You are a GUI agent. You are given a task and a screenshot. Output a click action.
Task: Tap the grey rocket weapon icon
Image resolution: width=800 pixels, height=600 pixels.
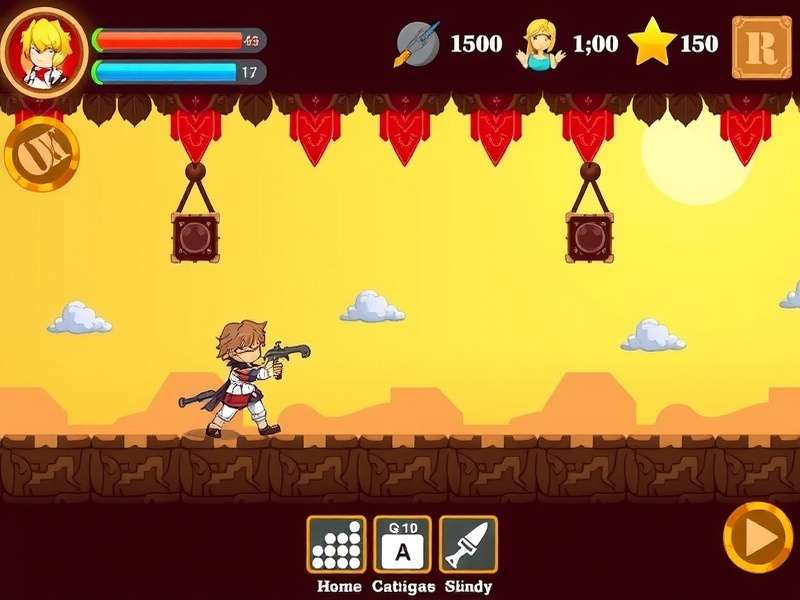[x=418, y=44]
